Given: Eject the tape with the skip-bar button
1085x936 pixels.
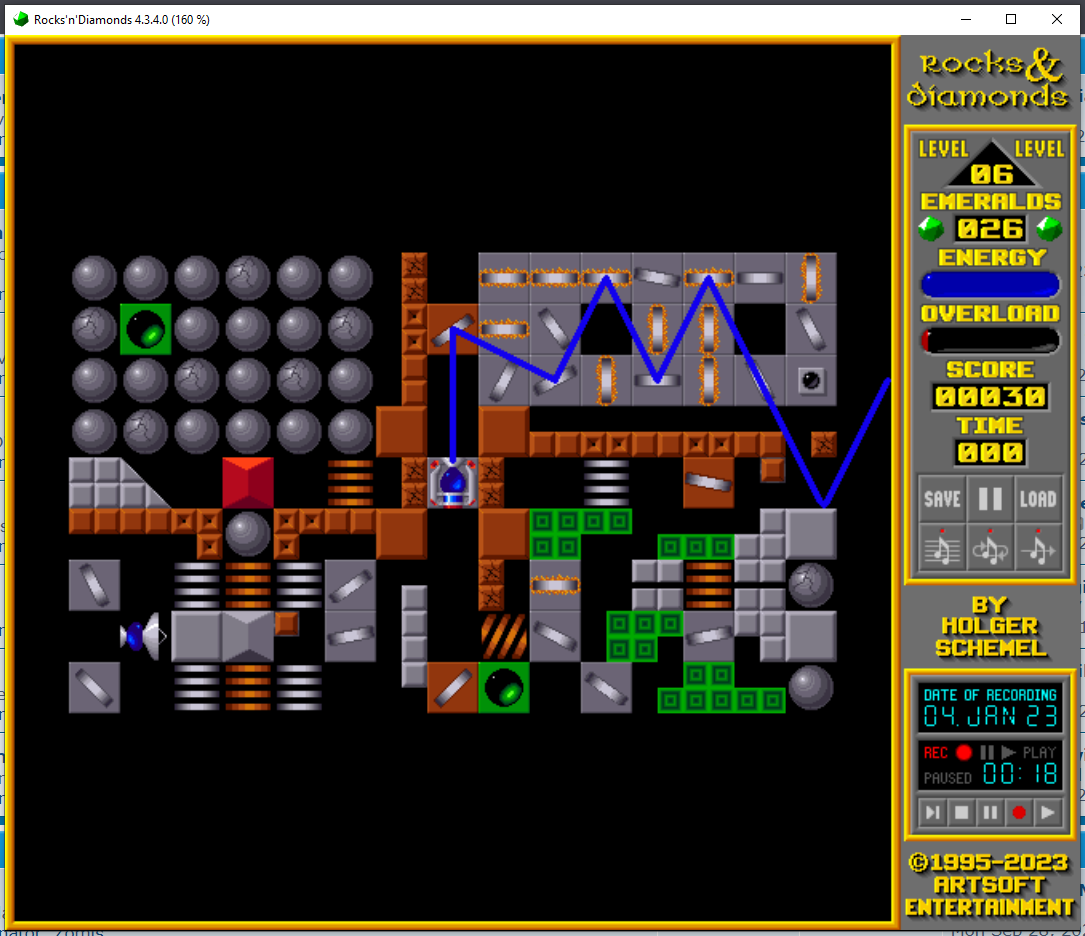Looking at the screenshot, I should [x=933, y=812].
